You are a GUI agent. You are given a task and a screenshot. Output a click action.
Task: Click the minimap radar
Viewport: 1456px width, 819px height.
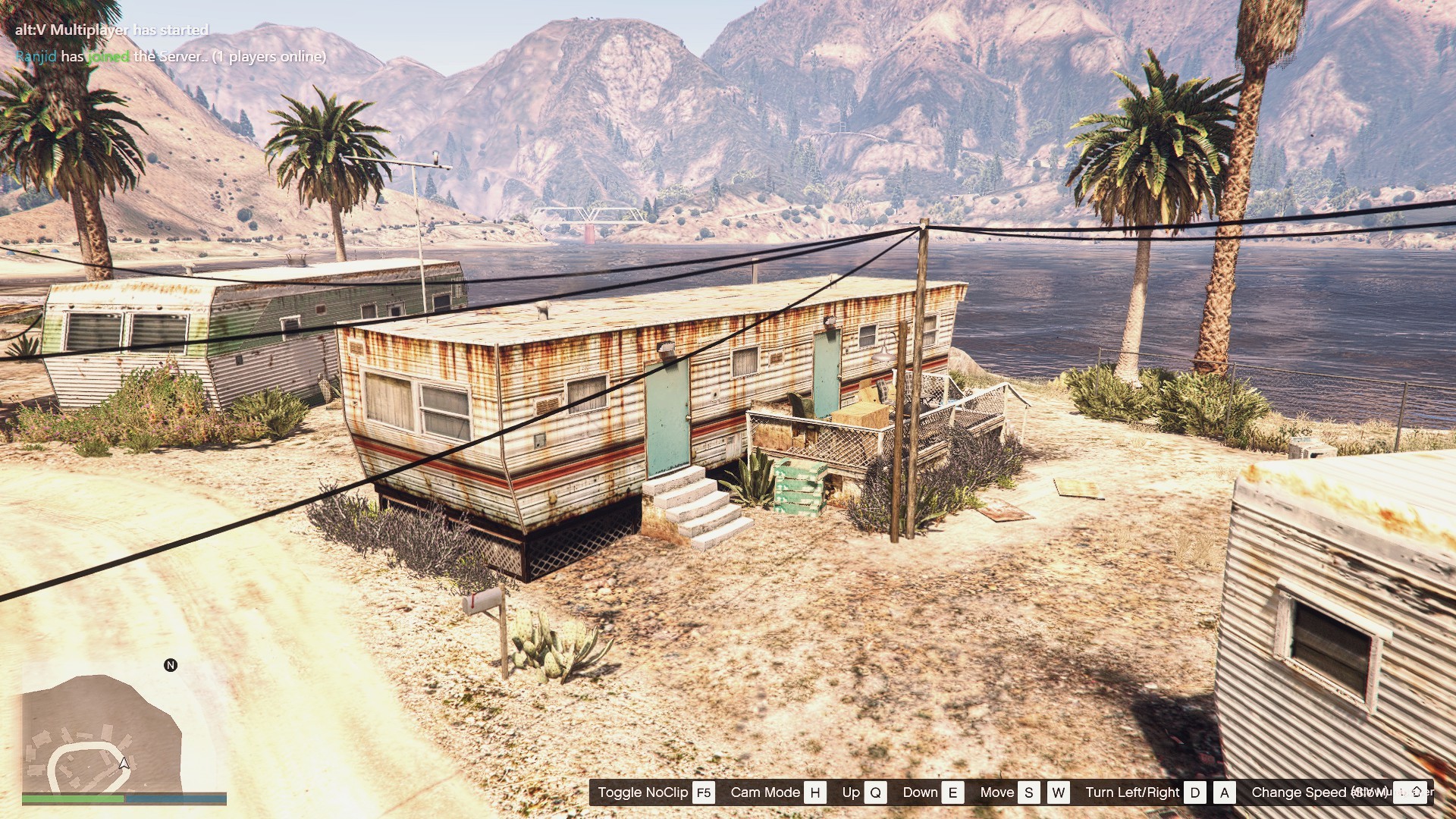(x=101, y=732)
